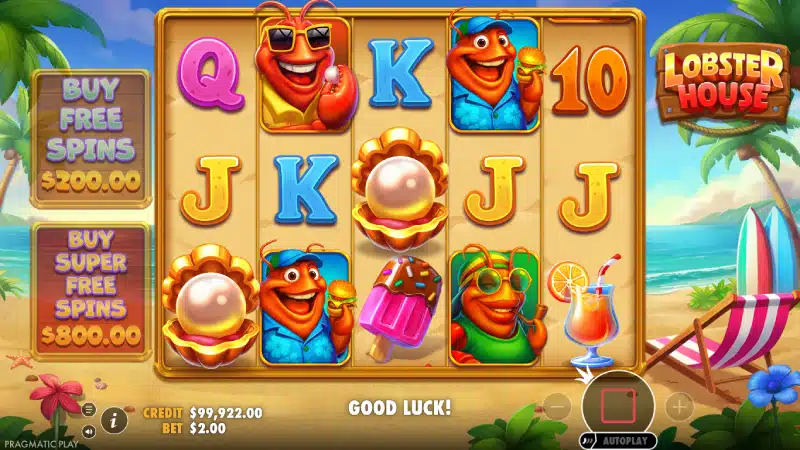
Task: Open the game info page
Action: tap(114, 420)
